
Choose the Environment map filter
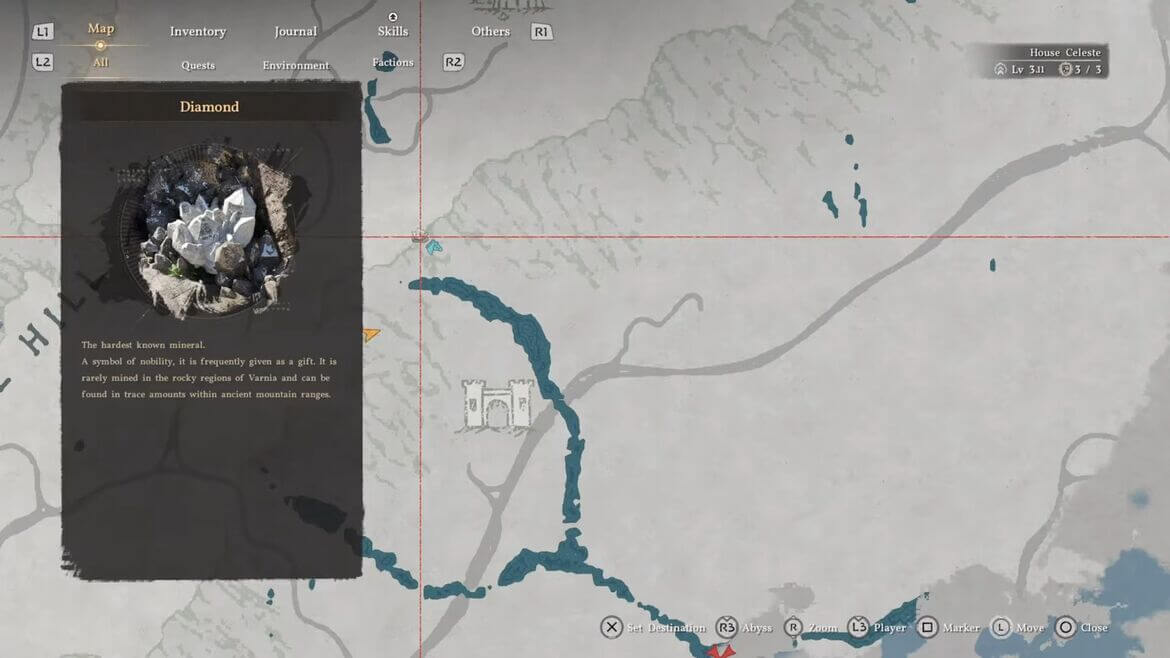[x=296, y=66]
